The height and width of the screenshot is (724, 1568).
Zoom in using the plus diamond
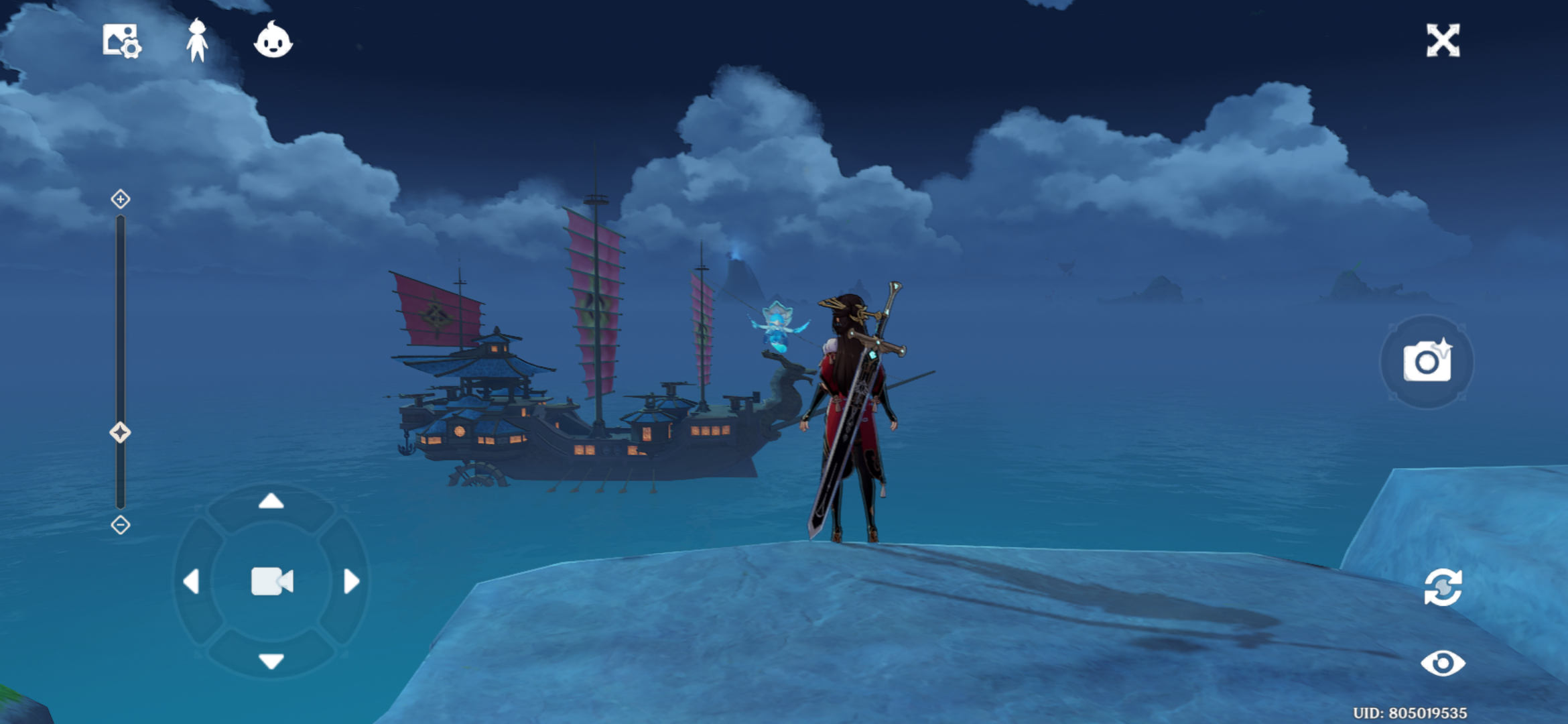tap(120, 198)
